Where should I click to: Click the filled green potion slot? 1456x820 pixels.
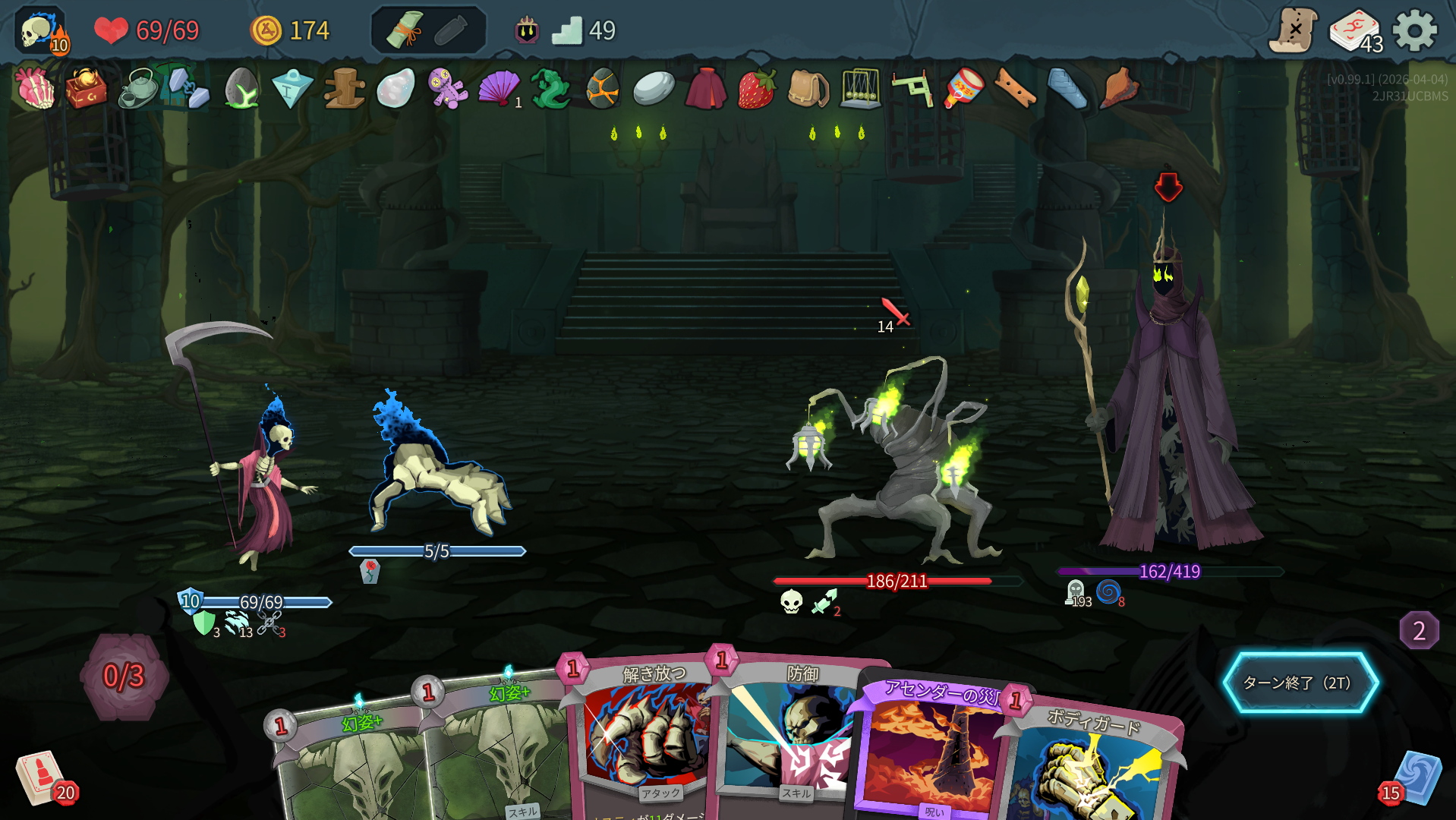pyautogui.click(x=405, y=30)
